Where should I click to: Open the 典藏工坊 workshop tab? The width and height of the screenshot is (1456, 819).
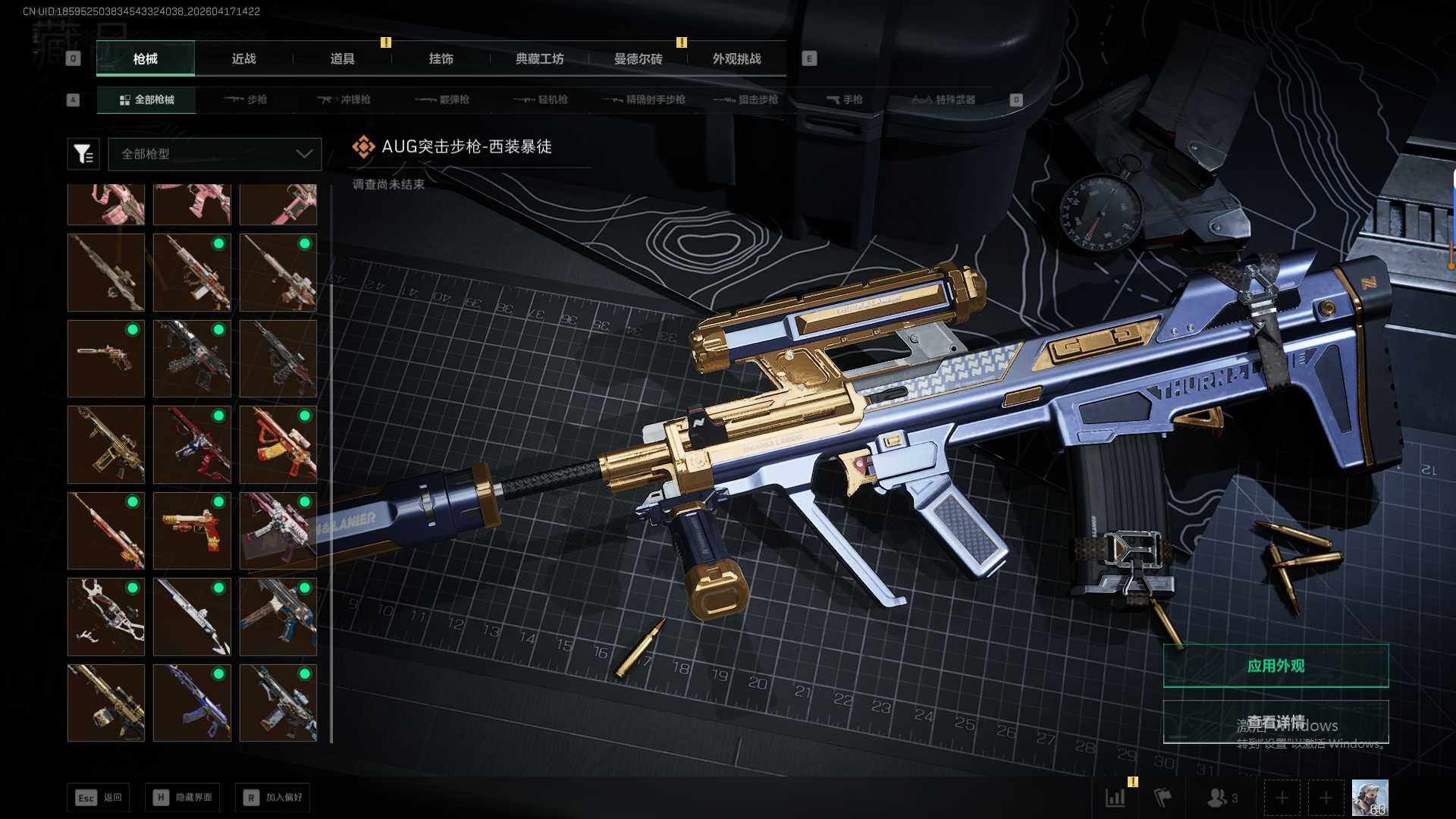click(539, 58)
